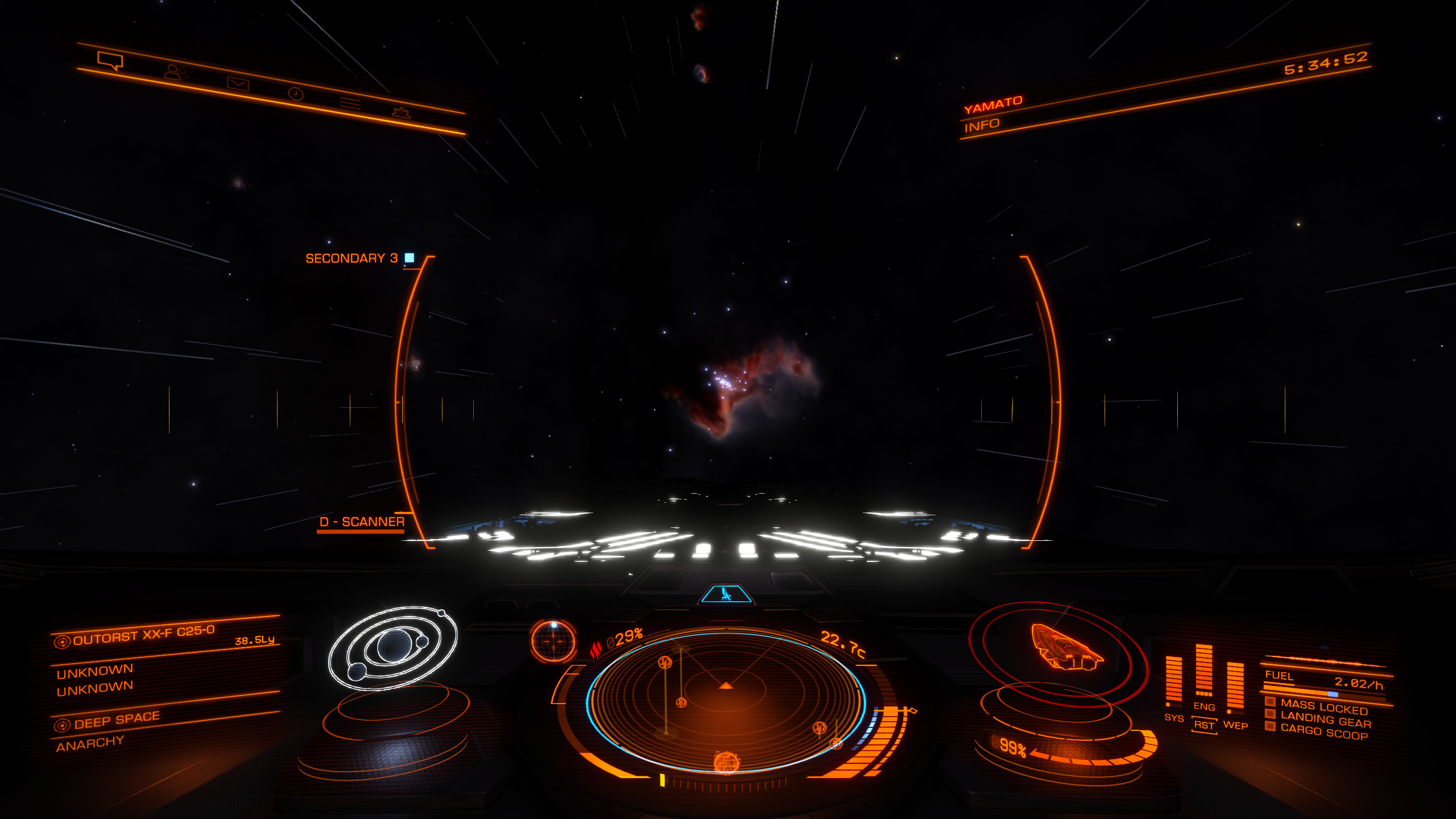Viewport: 1456px width, 819px height.
Task: Select the Yamato Info panel header
Action: click(x=992, y=114)
